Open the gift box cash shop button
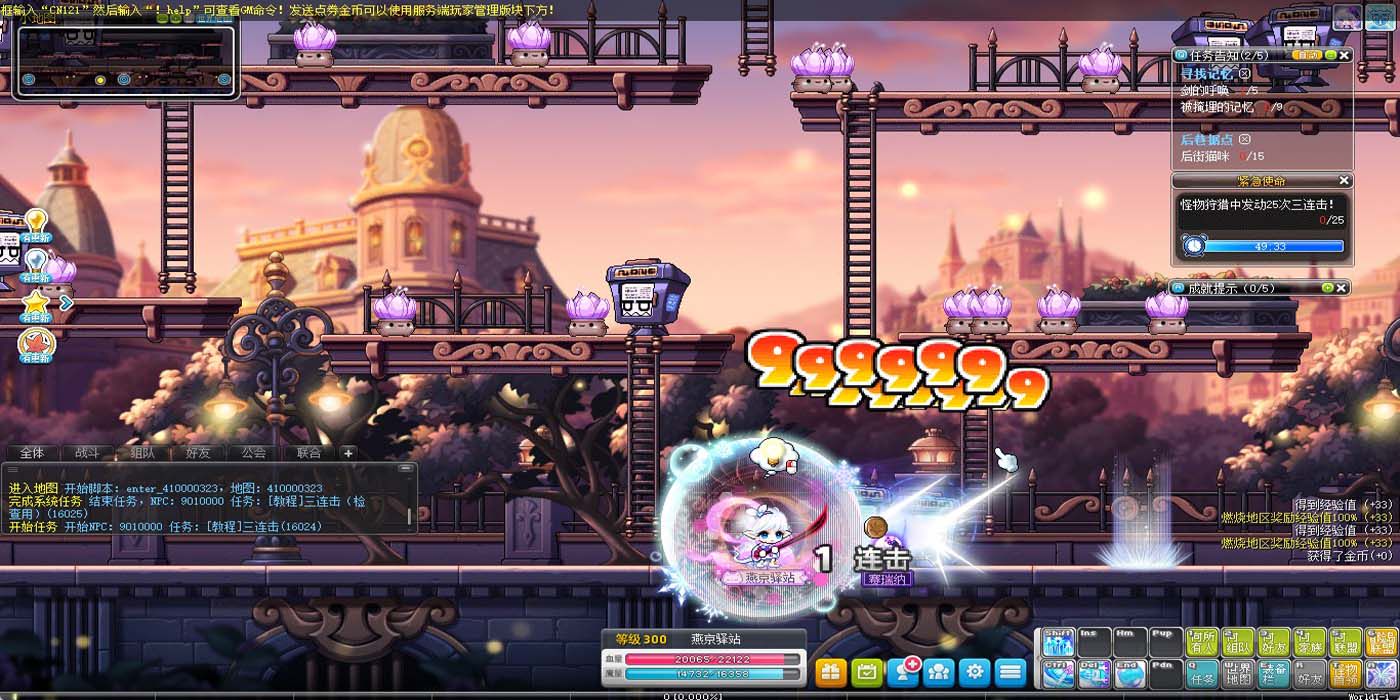The image size is (1400, 700). point(831,672)
